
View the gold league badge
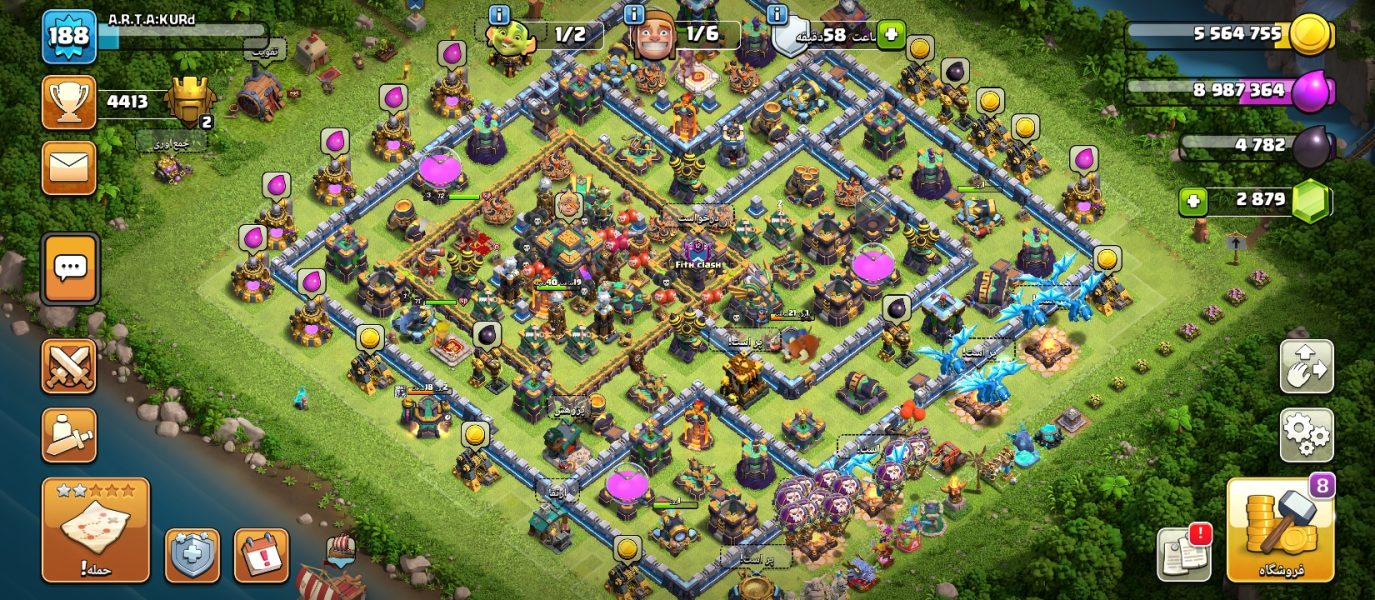click(x=189, y=101)
